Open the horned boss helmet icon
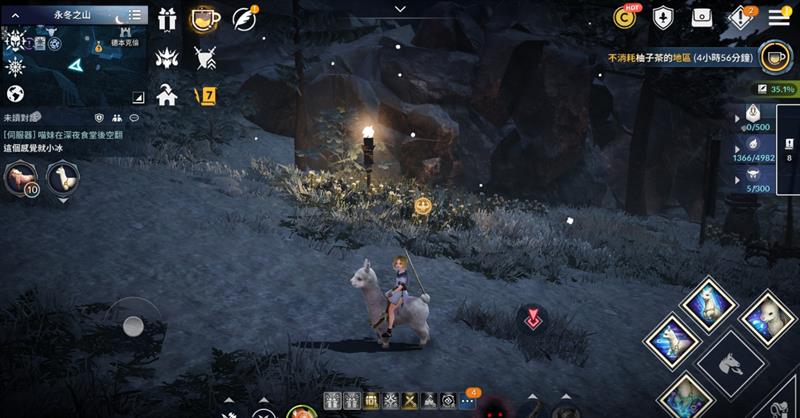 168,56
